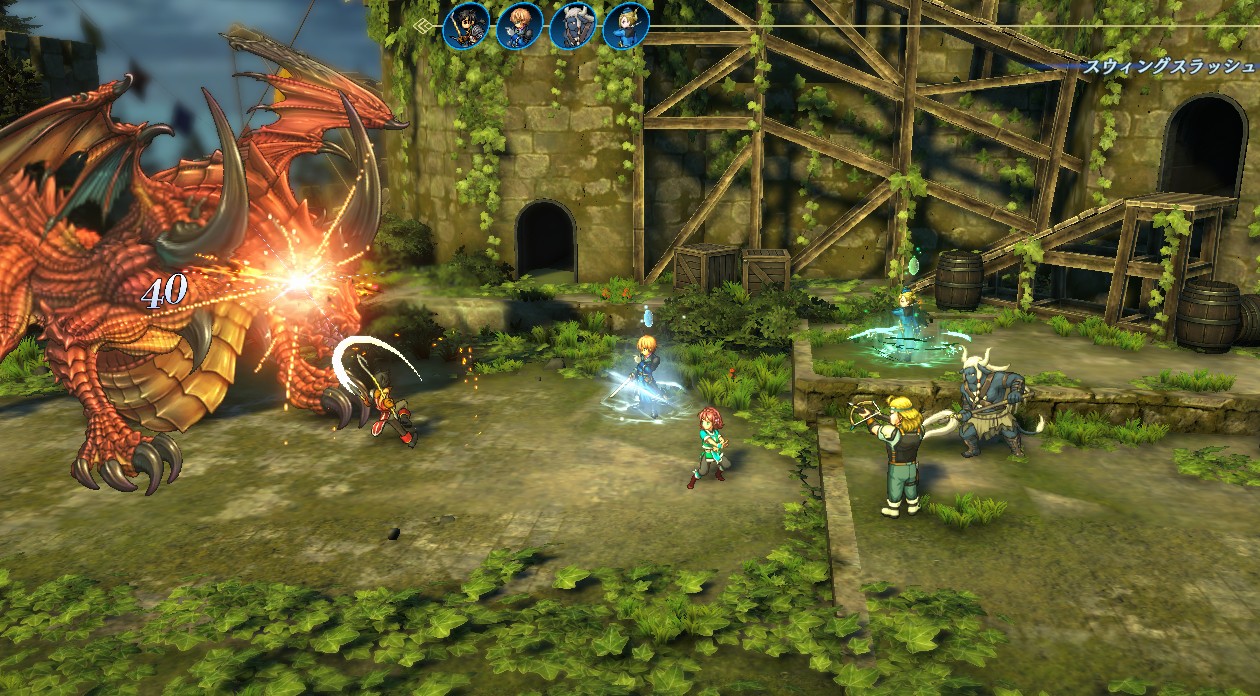The image size is (1260, 696).
Task: Select the dark-haired swordsman turn-order portrait
Action: [x=466, y=26]
